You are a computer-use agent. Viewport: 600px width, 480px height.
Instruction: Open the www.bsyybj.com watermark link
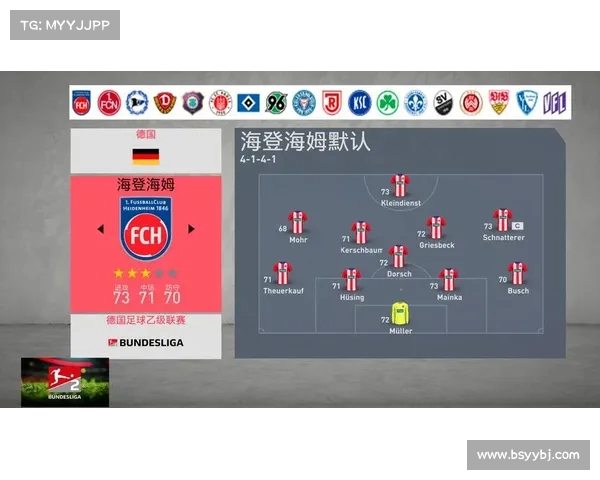(528, 455)
